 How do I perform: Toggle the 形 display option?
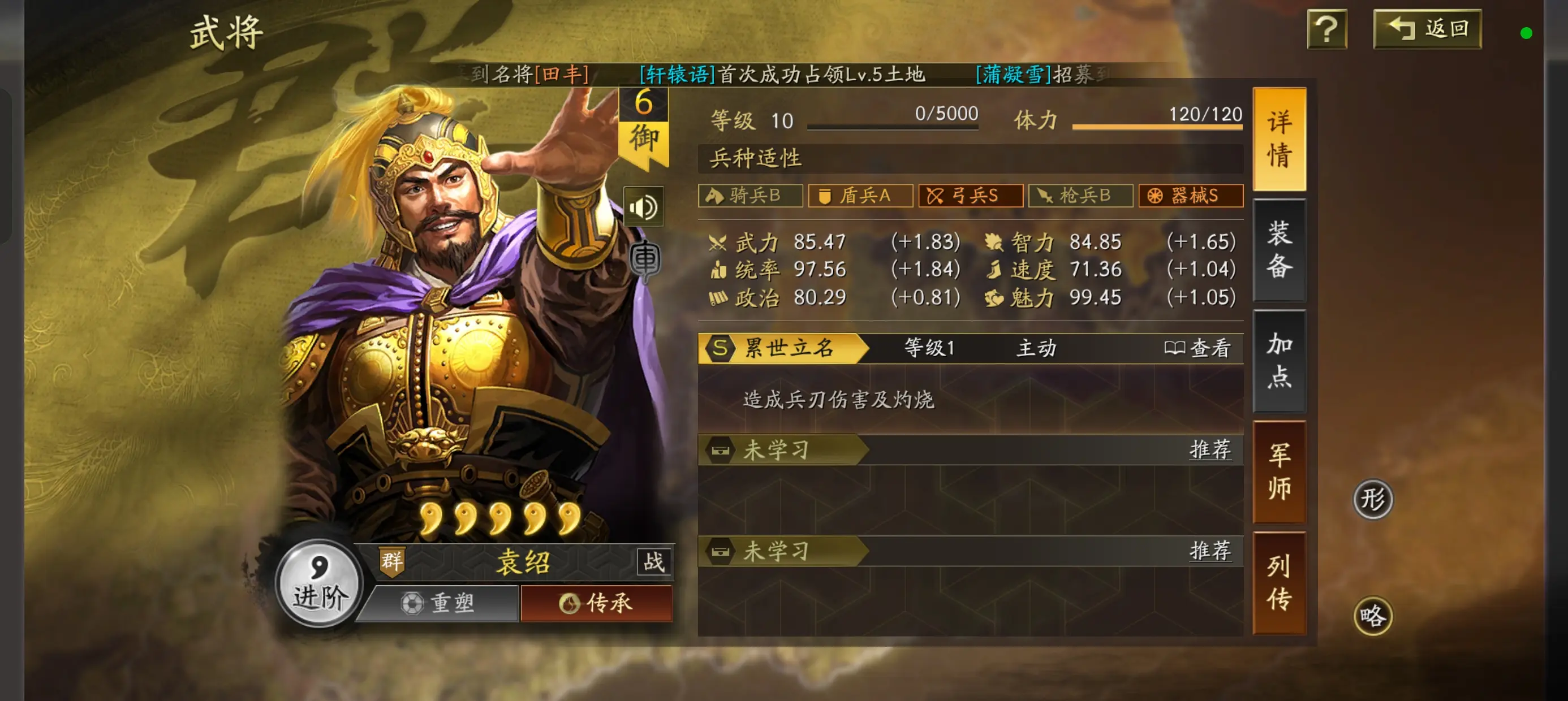(1373, 499)
